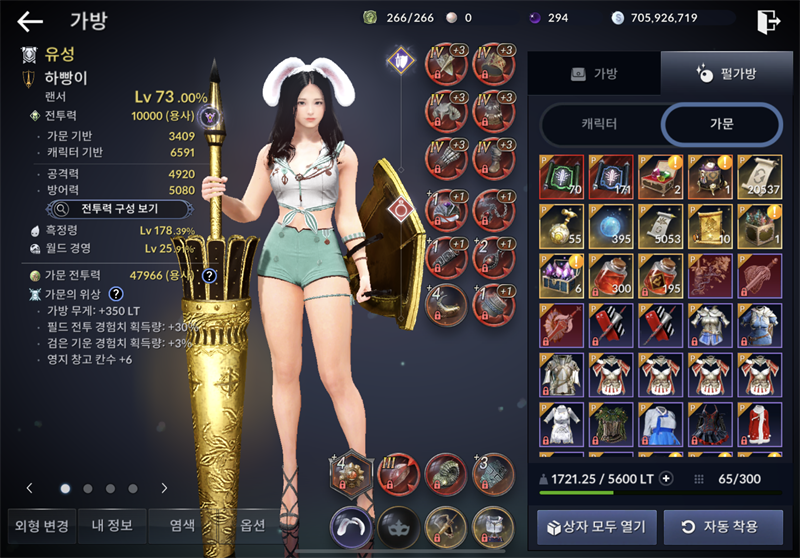
Task: Select the 캐릭터 sub-tab
Action: coord(598,125)
